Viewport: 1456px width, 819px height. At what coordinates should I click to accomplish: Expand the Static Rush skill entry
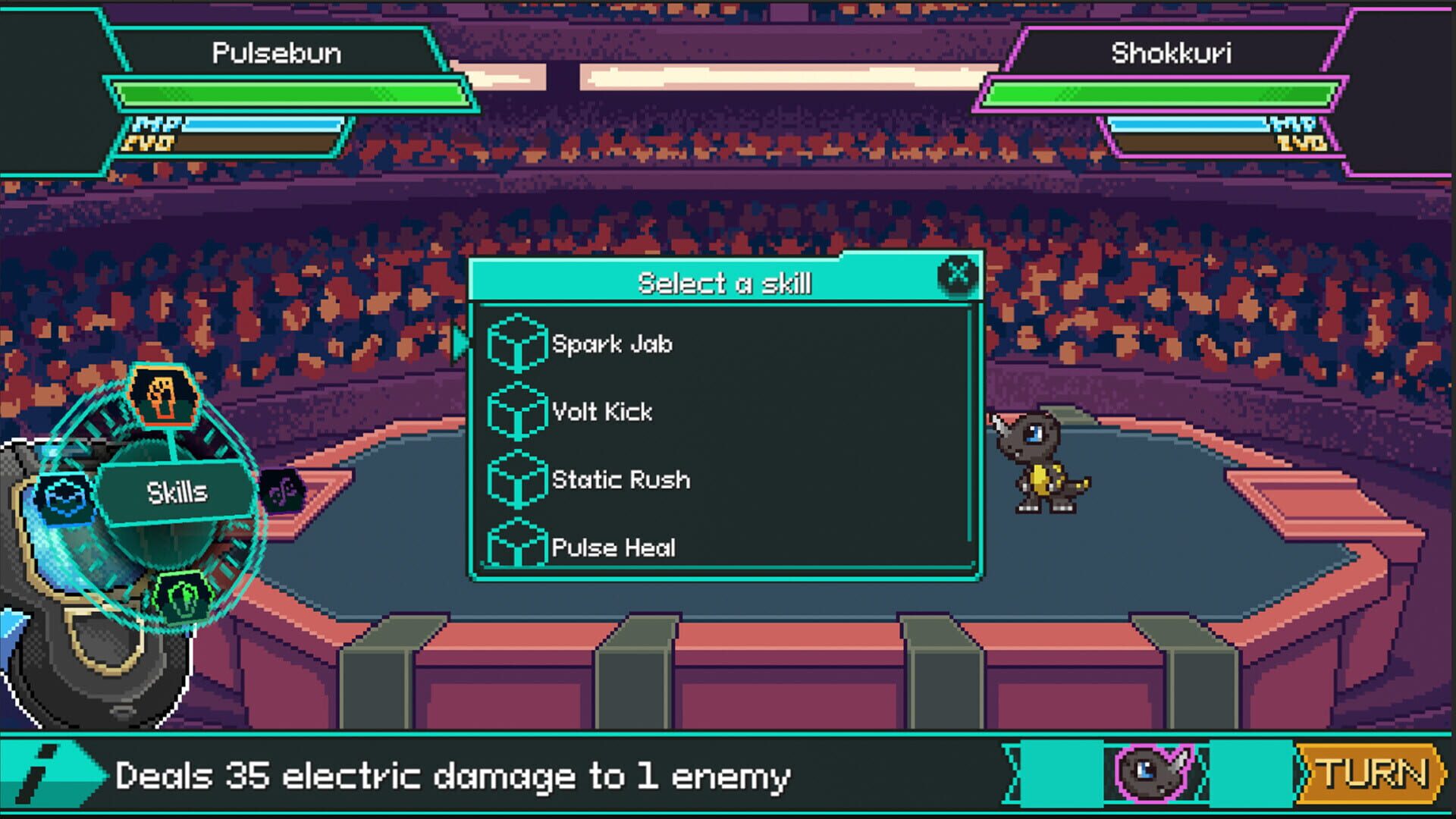pos(620,480)
